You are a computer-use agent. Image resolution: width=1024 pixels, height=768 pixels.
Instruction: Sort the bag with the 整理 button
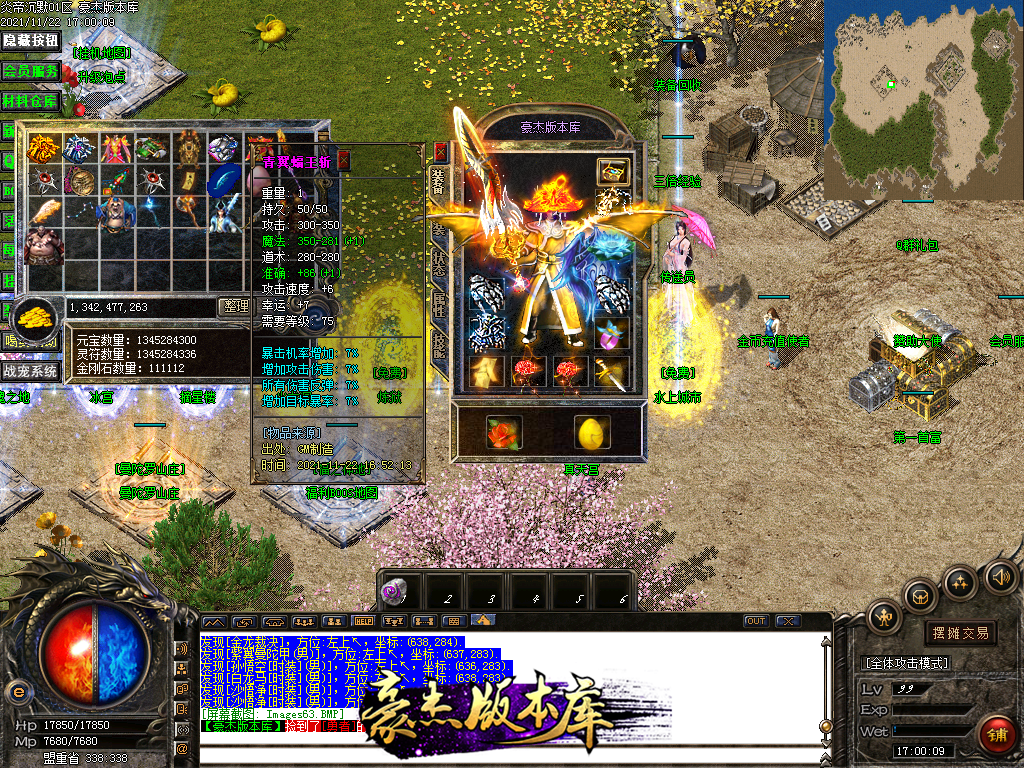click(x=234, y=307)
